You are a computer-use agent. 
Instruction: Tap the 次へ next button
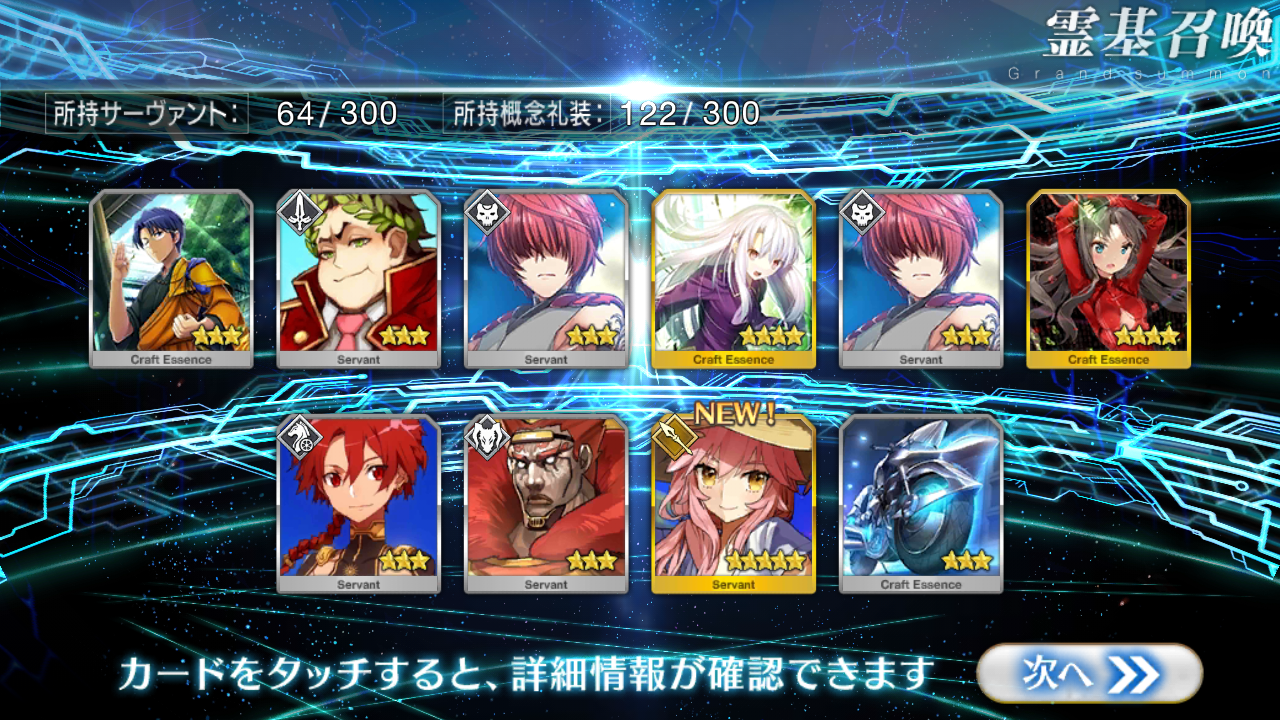(1089, 673)
